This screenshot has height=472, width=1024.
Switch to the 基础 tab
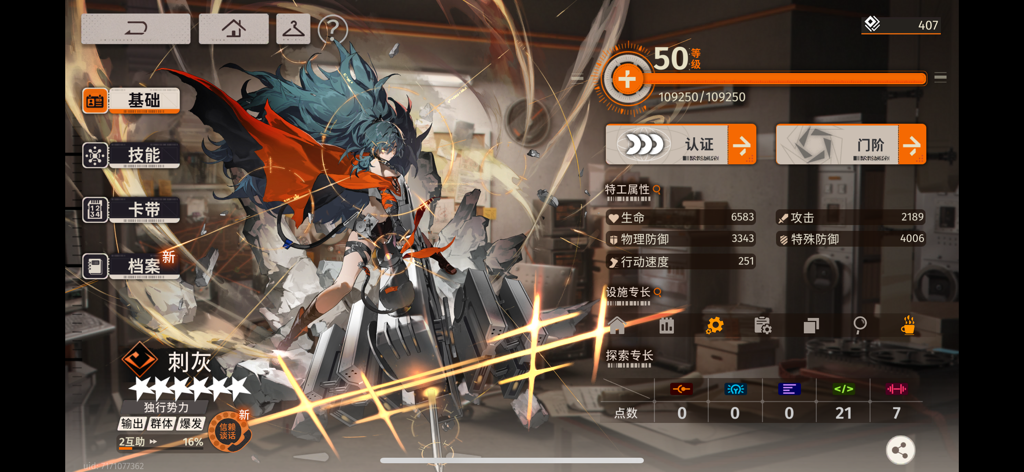pyautogui.click(x=132, y=101)
